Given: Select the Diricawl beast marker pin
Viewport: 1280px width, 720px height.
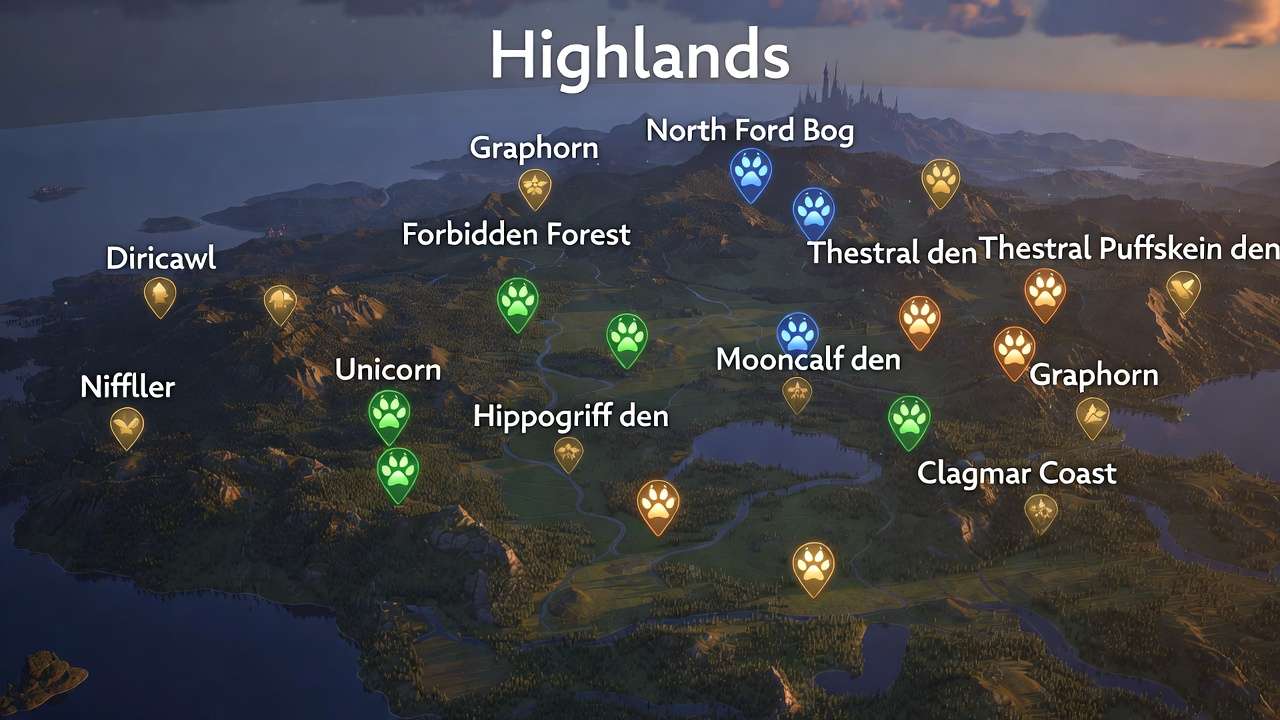Looking at the screenshot, I should [160, 295].
